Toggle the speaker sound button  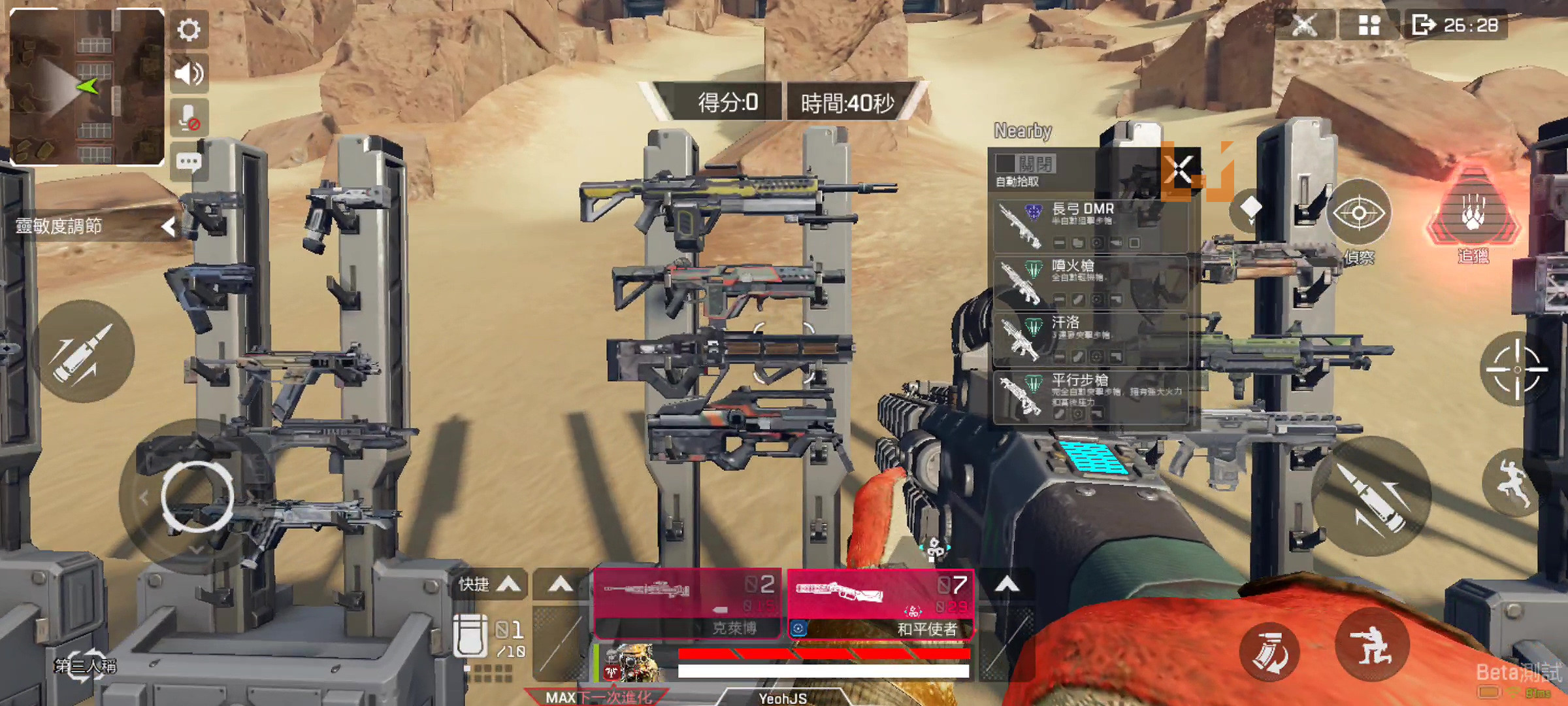(x=189, y=74)
